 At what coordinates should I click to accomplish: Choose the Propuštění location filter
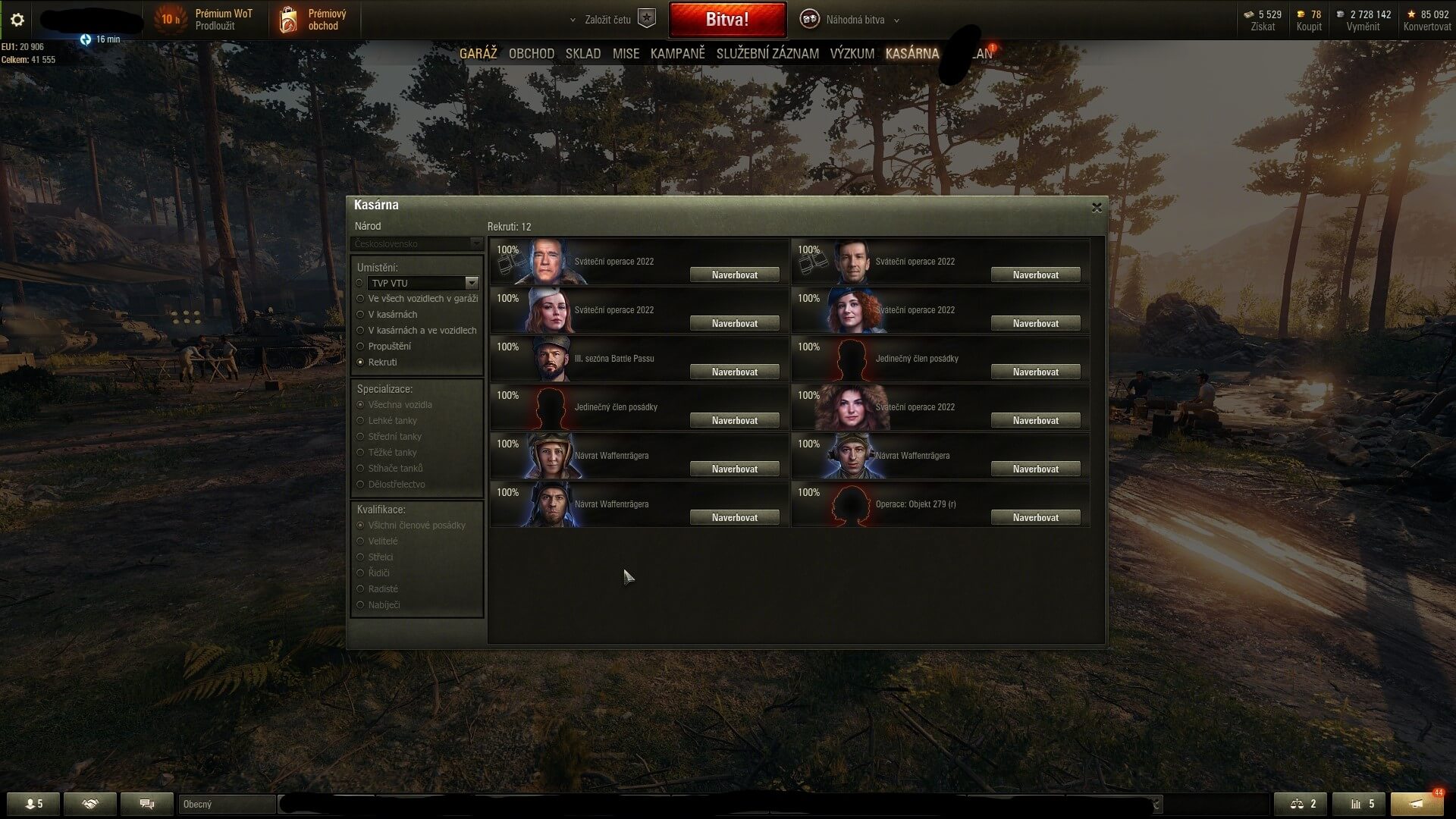point(360,347)
